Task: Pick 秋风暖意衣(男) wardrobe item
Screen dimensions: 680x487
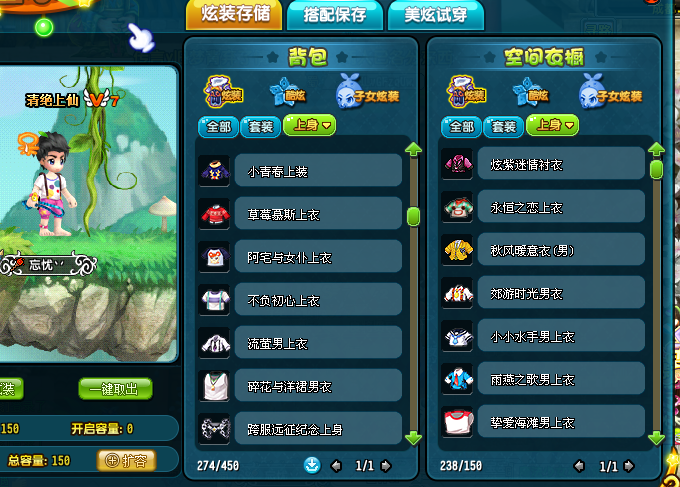Action: pos(543,250)
